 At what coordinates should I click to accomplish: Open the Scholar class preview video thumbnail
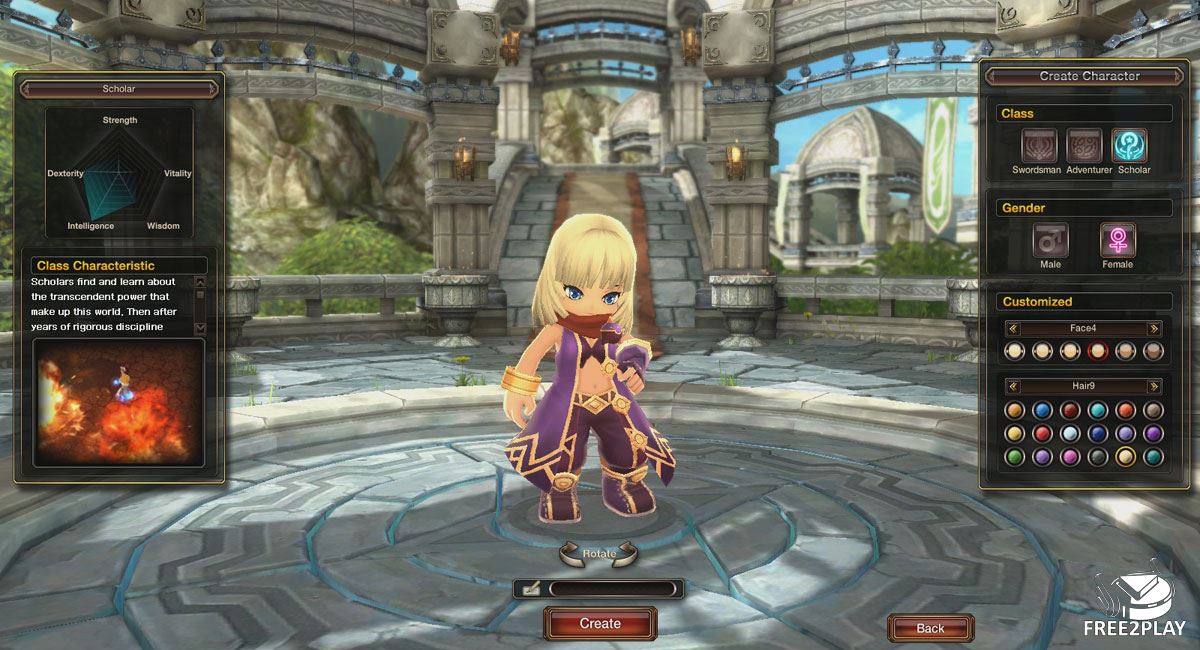click(x=119, y=402)
